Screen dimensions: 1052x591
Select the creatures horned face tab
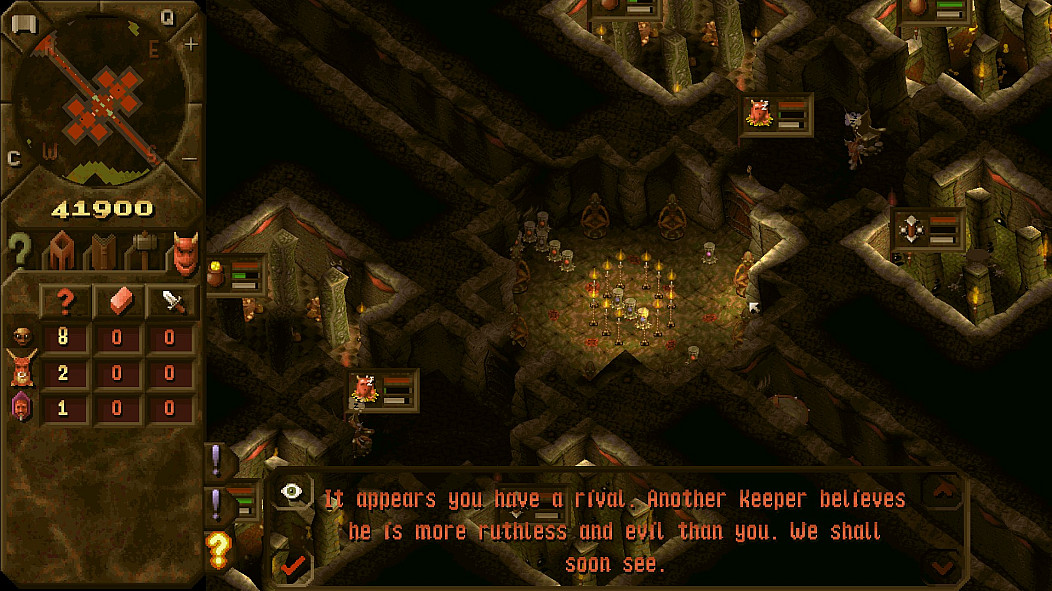coord(184,251)
